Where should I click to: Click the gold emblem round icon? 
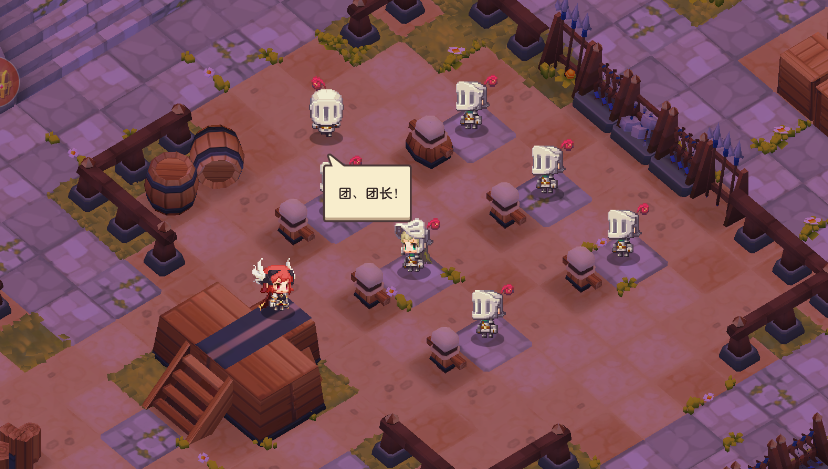coord(6,85)
